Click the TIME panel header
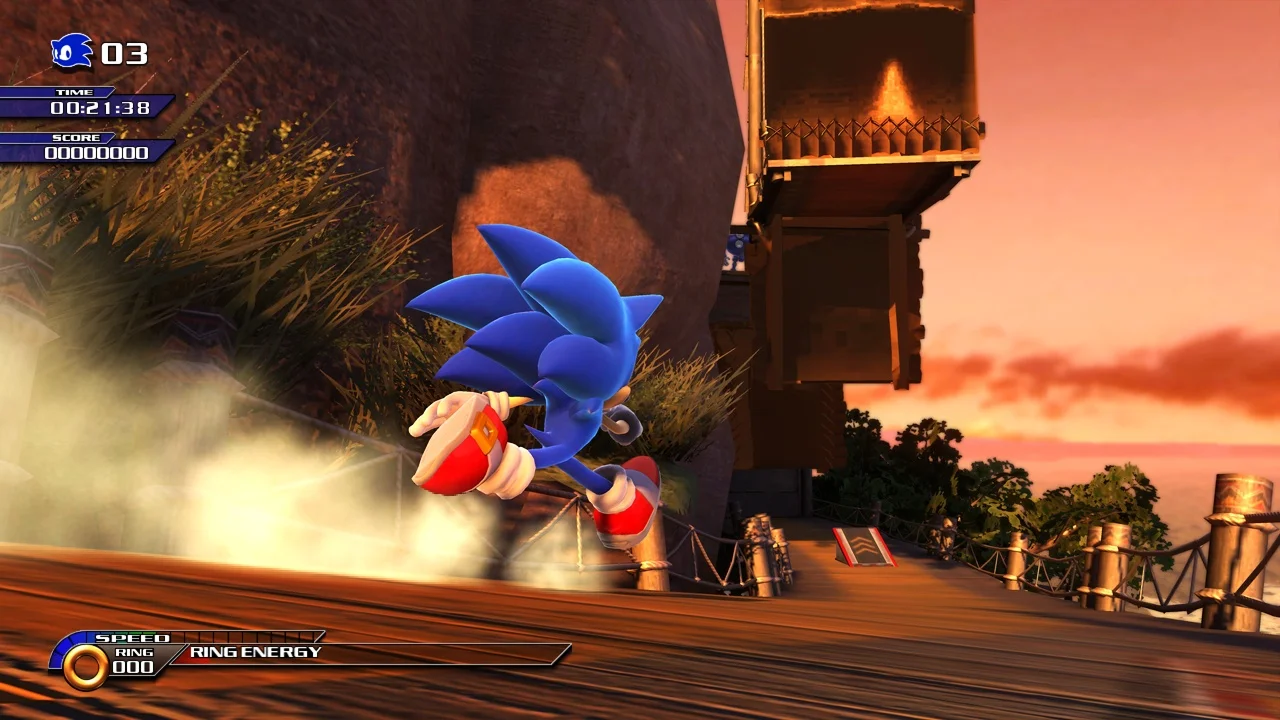 (75, 92)
